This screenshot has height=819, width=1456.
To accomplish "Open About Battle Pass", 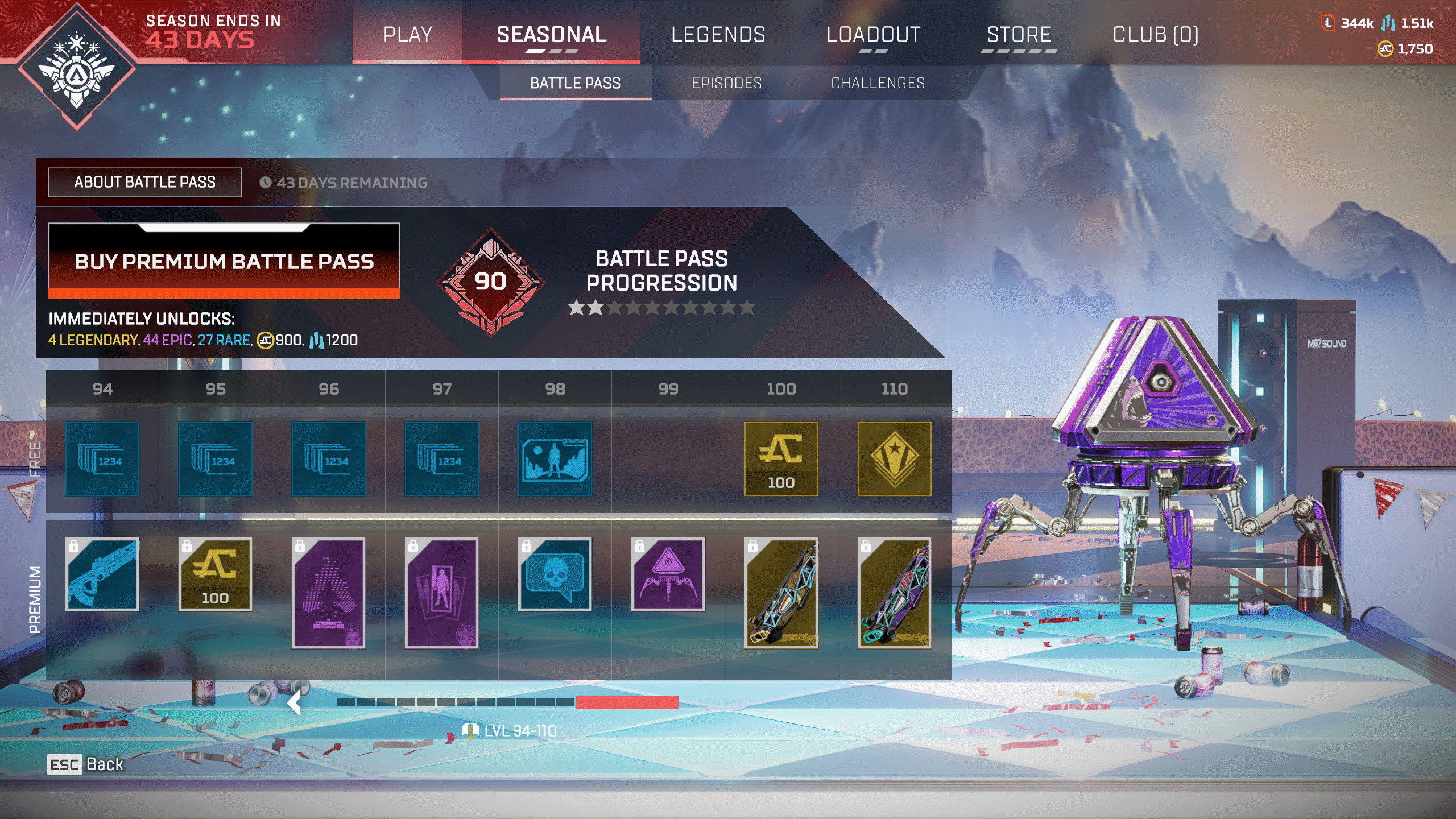I will click(143, 182).
